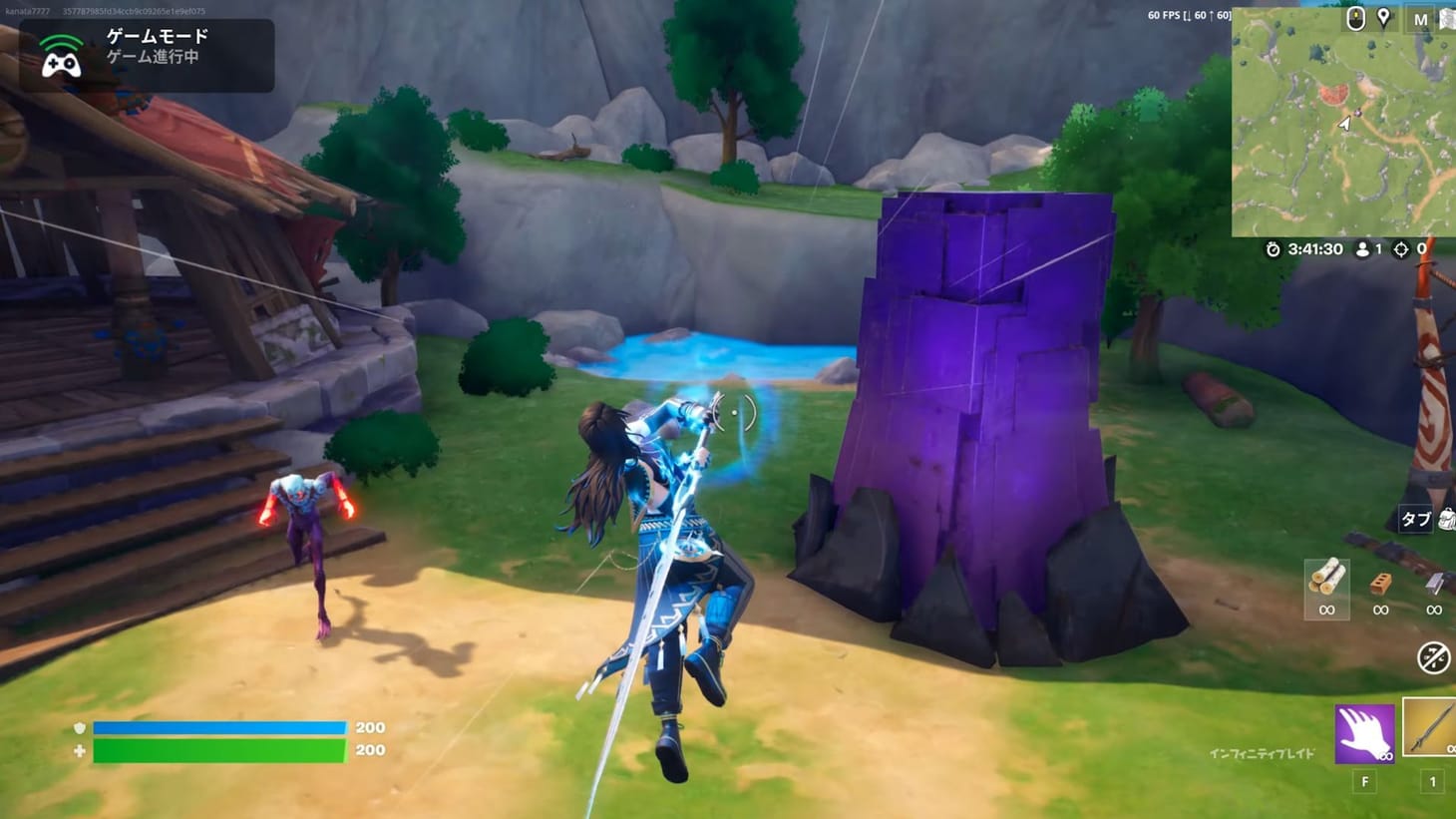Click the eliminations crosshair icon showing 0
The width and height of the screenshot is (1456, 819).
(1400, 249)
